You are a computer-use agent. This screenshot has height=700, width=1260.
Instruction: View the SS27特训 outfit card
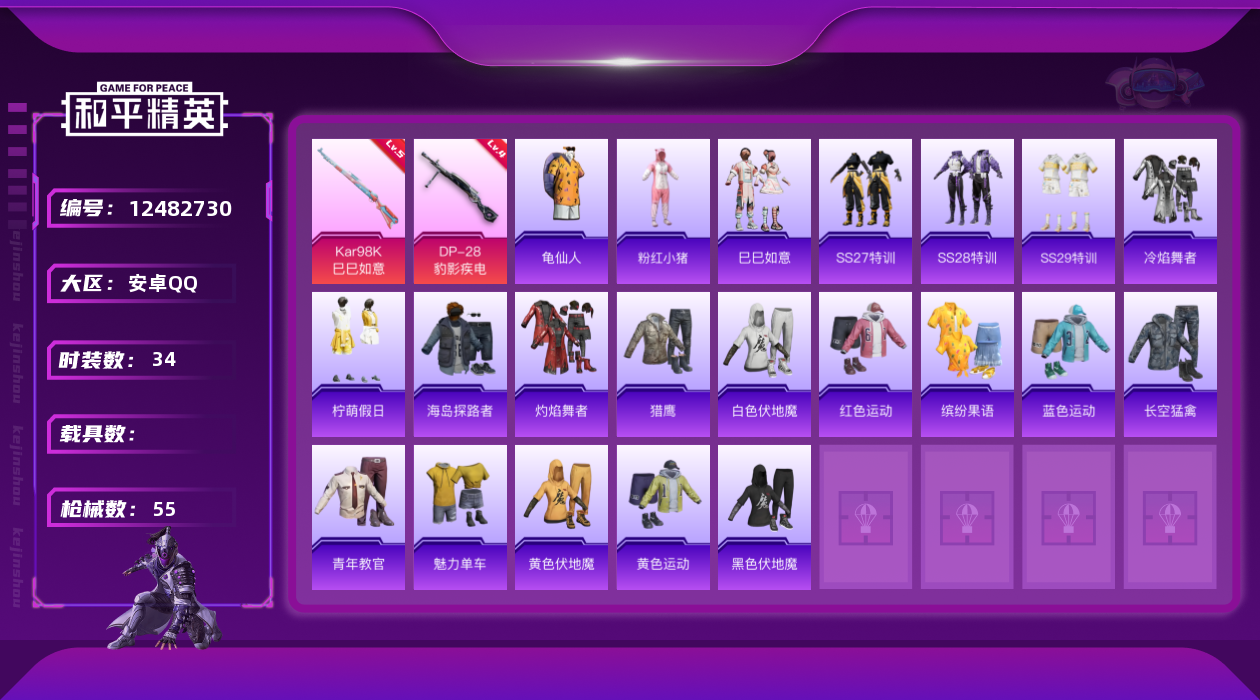[x=865, y=210]
